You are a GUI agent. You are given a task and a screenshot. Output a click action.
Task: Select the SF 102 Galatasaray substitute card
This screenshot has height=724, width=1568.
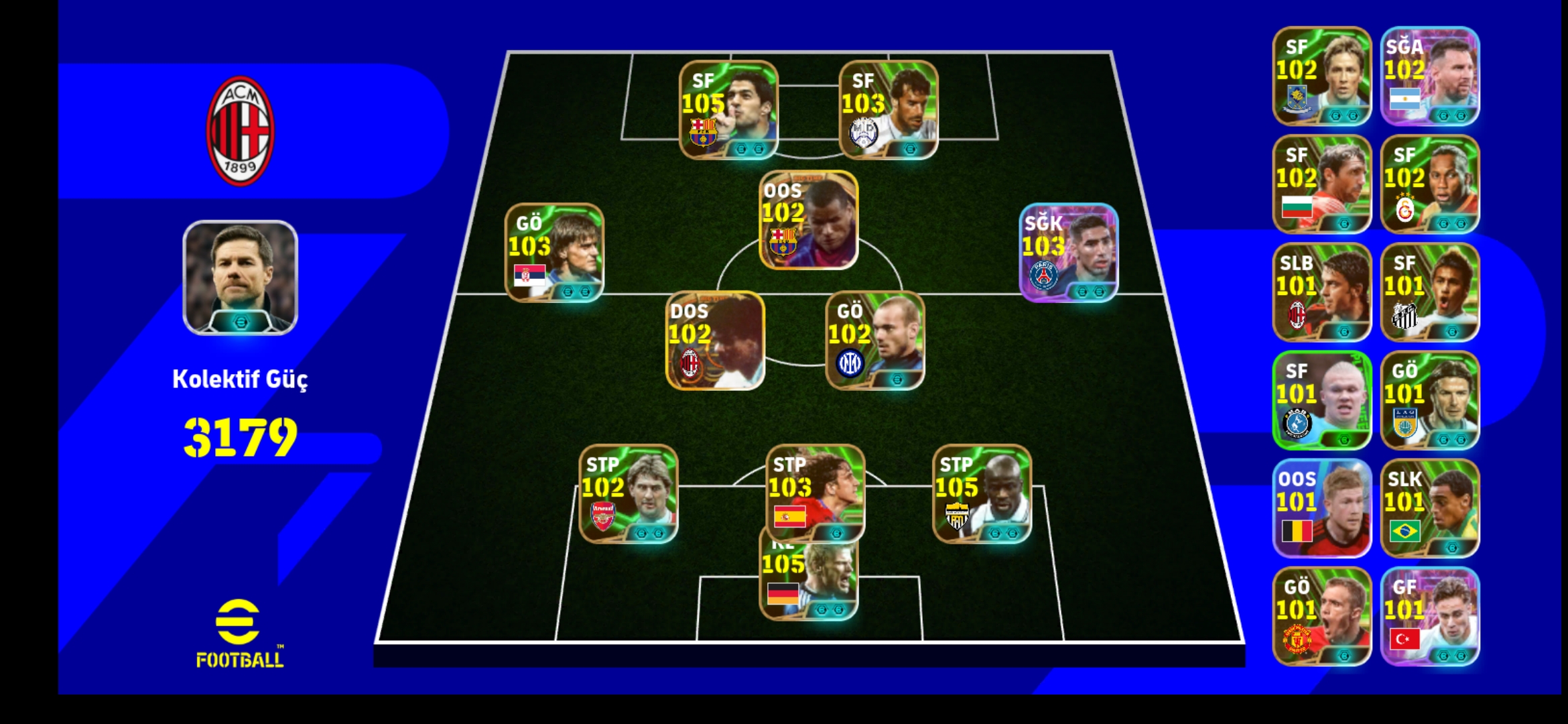pyautogui.click(x=1430, y=184)
